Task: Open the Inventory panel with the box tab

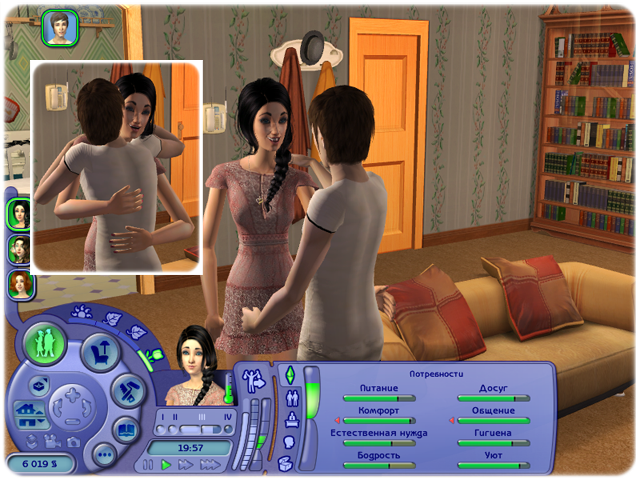Action: pyautogui.click(x=286, y=462)
